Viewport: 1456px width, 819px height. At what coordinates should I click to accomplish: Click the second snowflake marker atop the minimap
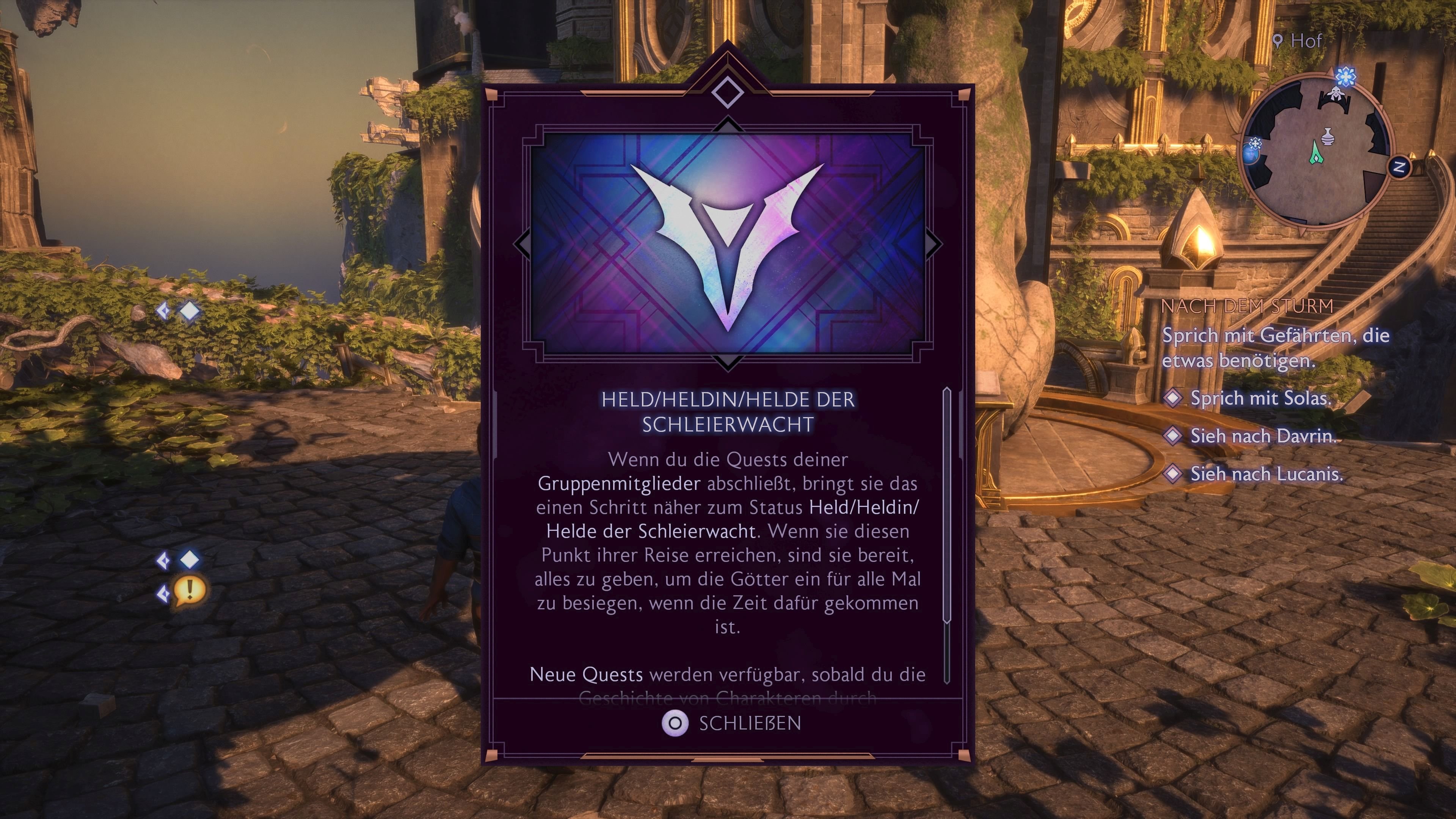pyautogui.click(x=1346, y=77)
